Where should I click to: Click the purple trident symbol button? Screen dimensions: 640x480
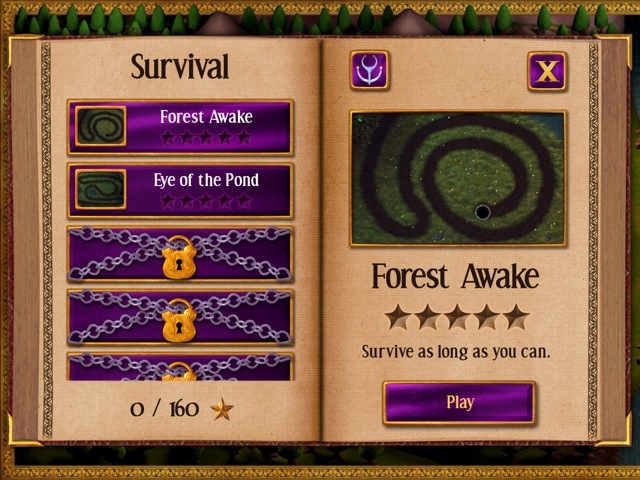tap(370, 71)
